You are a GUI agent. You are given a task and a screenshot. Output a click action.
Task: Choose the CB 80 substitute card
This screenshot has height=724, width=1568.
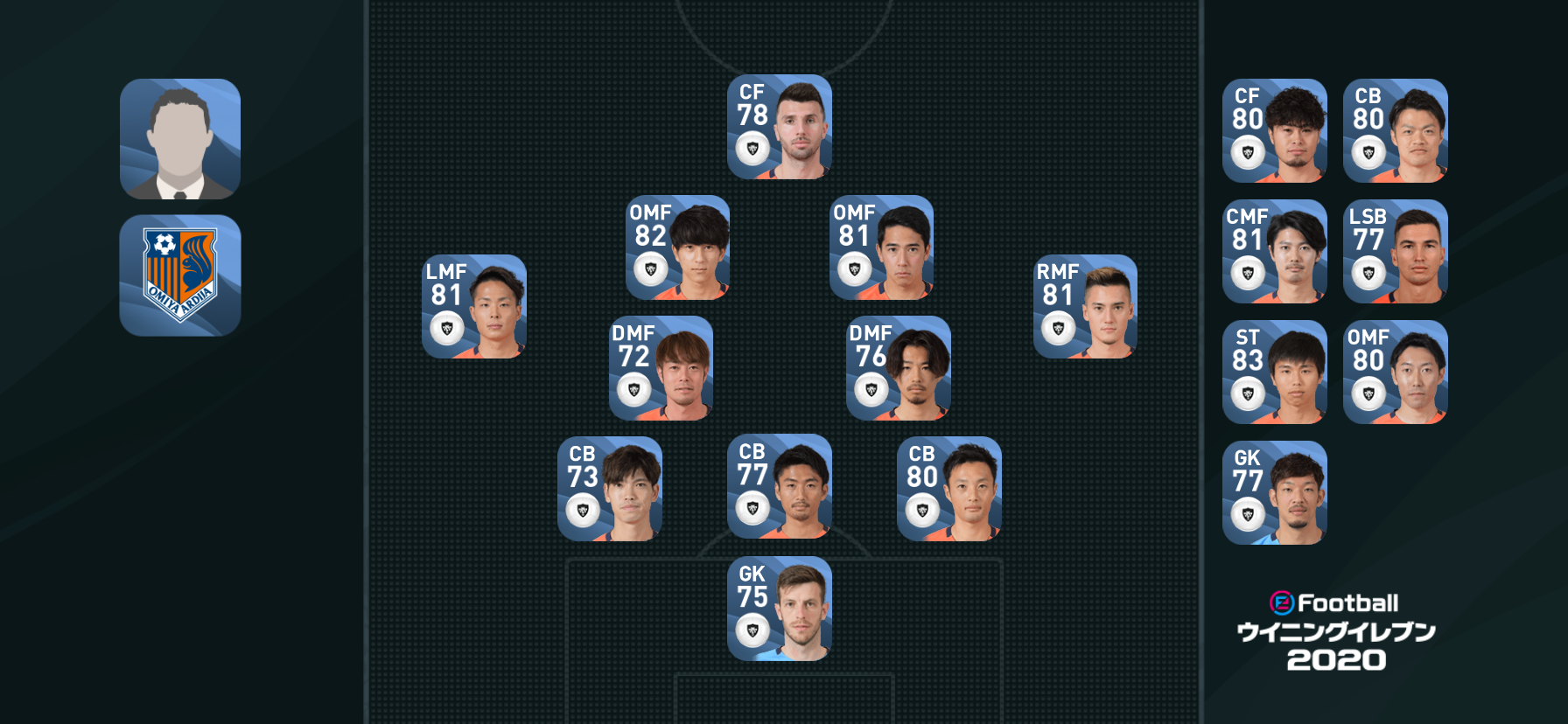[x=1395, y=130]
